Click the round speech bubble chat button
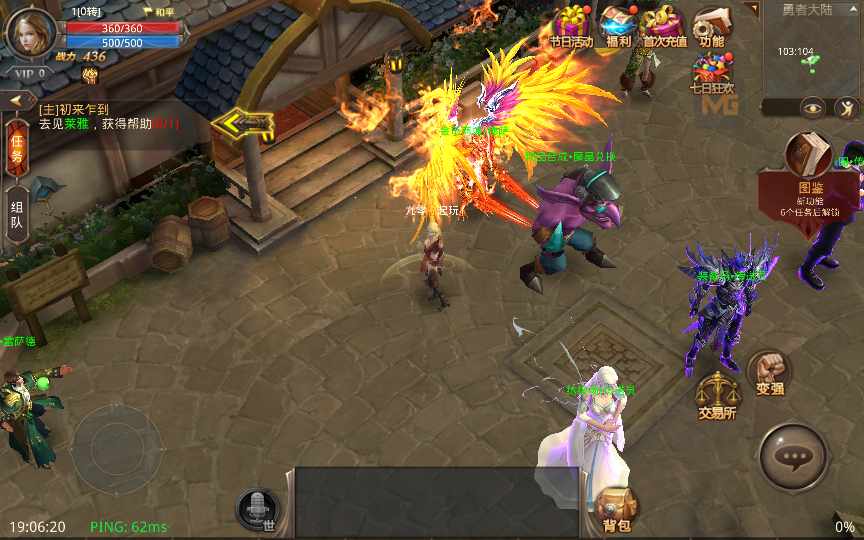Viewport: 864px width, 540px height. pyautogui.click(x=794, y=458)
